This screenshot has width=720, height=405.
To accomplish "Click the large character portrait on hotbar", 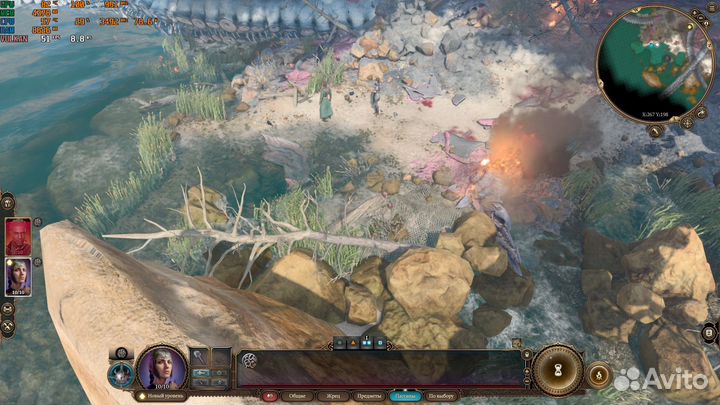I will pos(161,367).
